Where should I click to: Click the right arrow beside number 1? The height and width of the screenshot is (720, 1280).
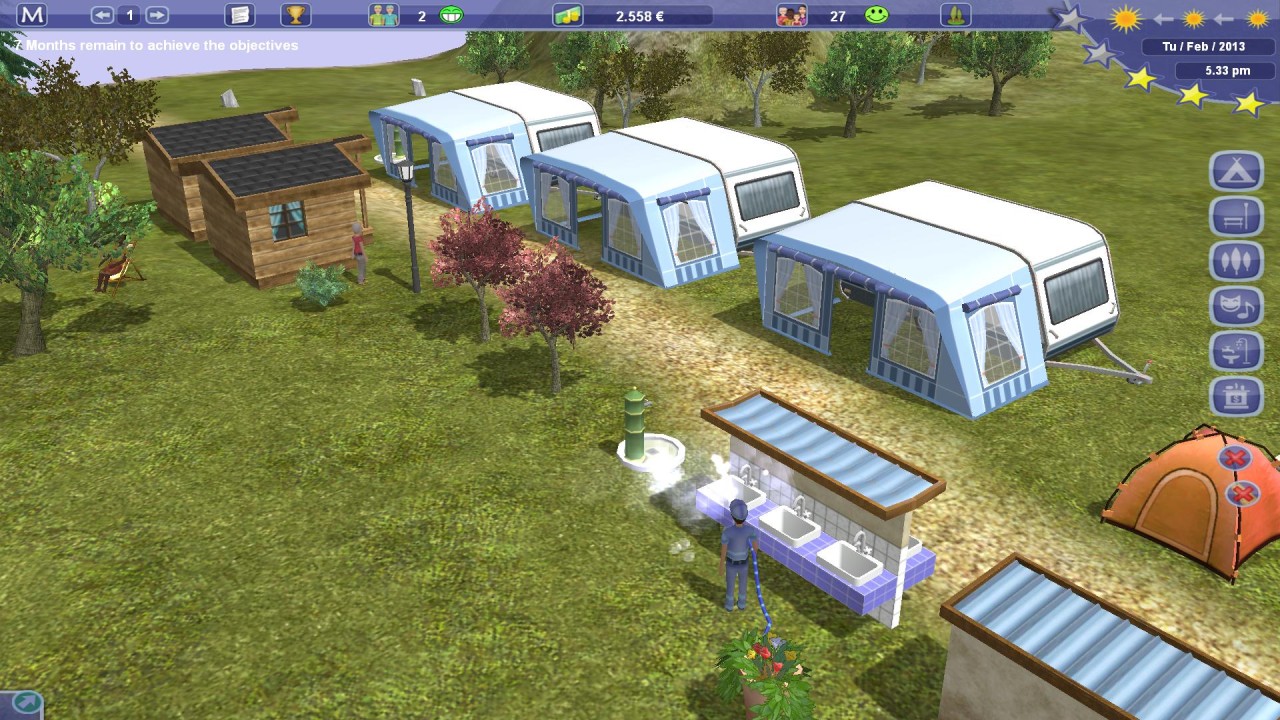click(x=157, y=15)
